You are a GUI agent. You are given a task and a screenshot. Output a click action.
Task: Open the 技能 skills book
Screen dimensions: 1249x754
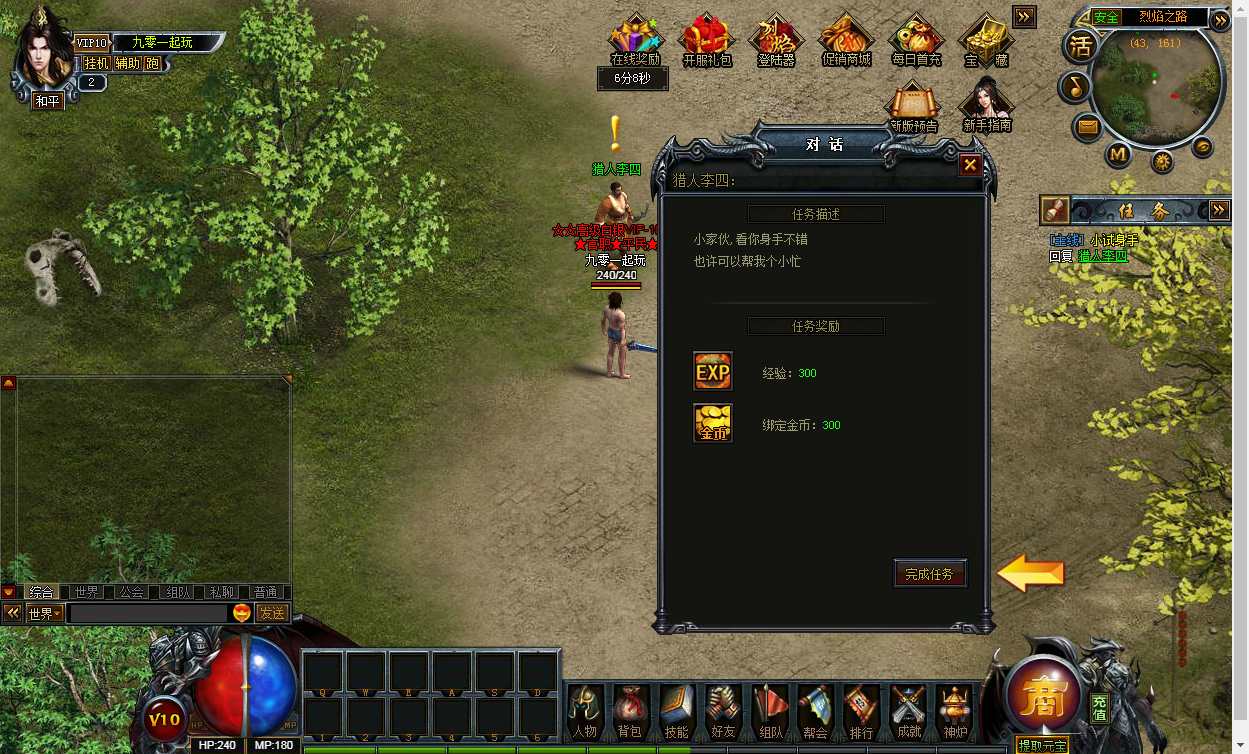pos(677,711)
